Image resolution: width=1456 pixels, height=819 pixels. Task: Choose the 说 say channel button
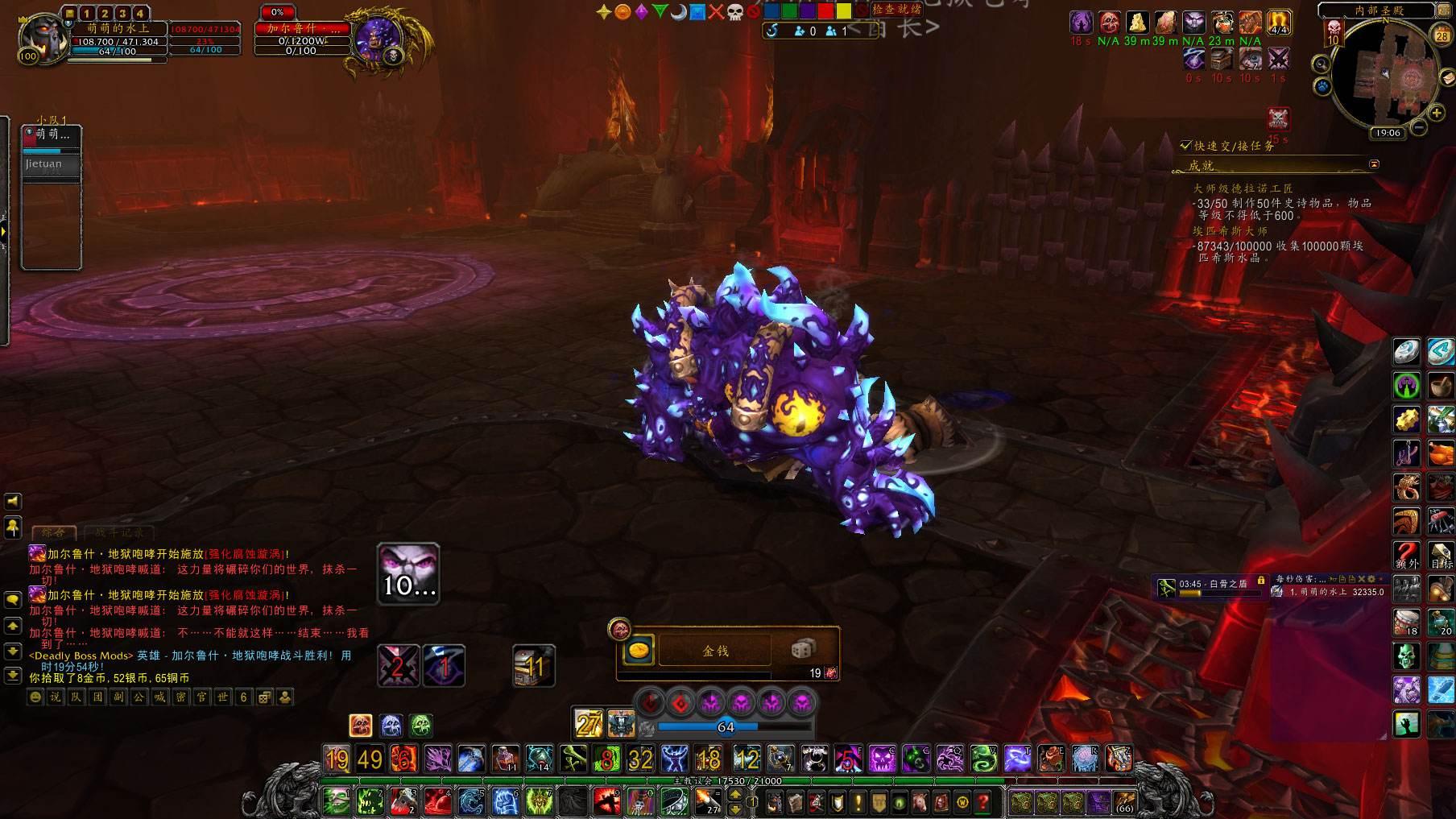click(56, 697)
